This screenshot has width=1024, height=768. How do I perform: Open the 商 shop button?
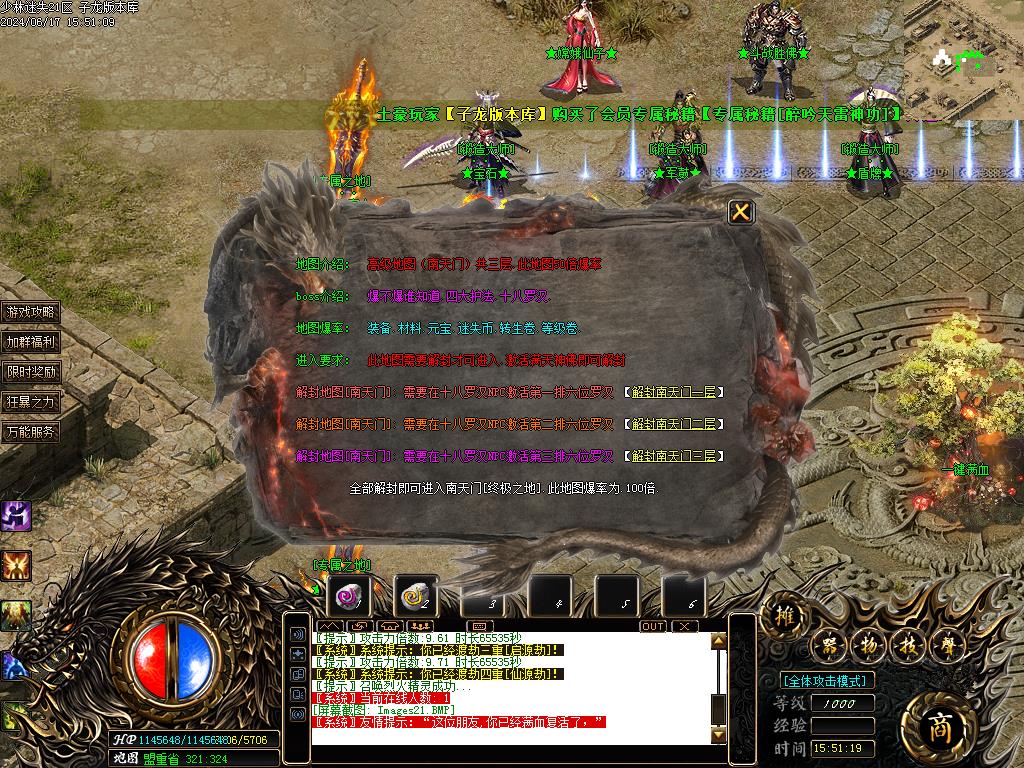point(937,725)
